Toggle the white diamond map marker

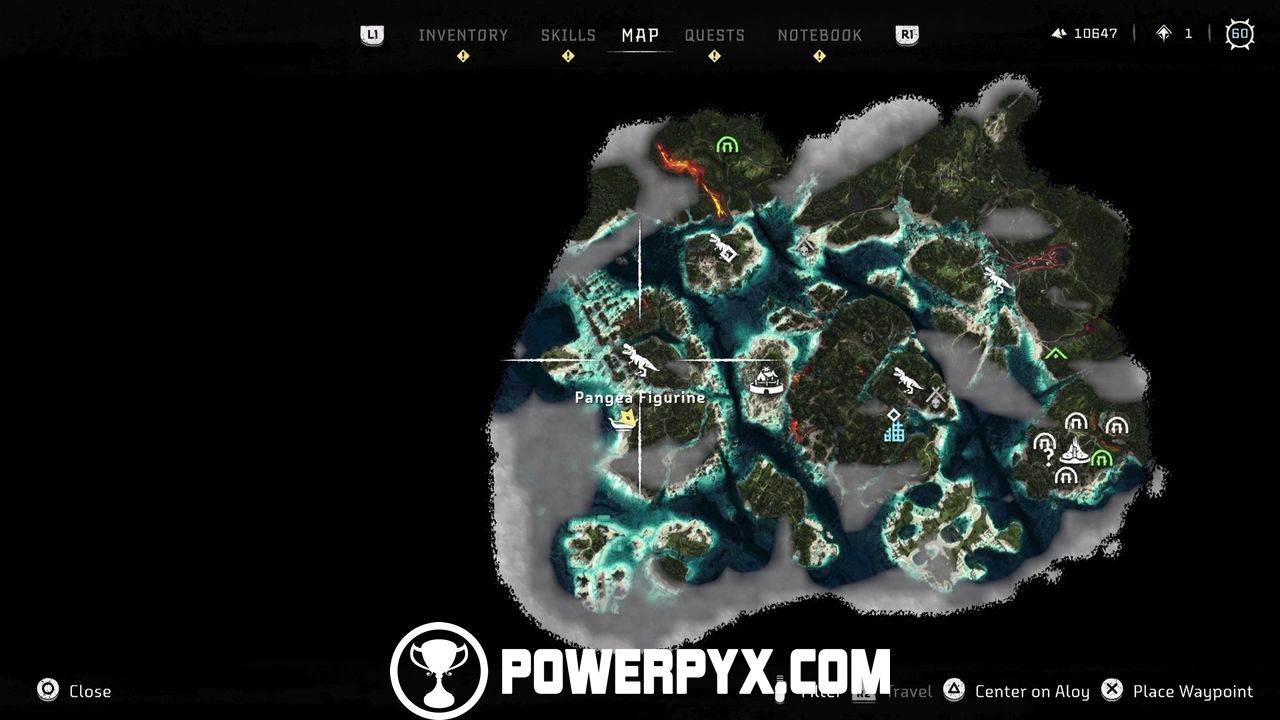(x=894, y=415)
